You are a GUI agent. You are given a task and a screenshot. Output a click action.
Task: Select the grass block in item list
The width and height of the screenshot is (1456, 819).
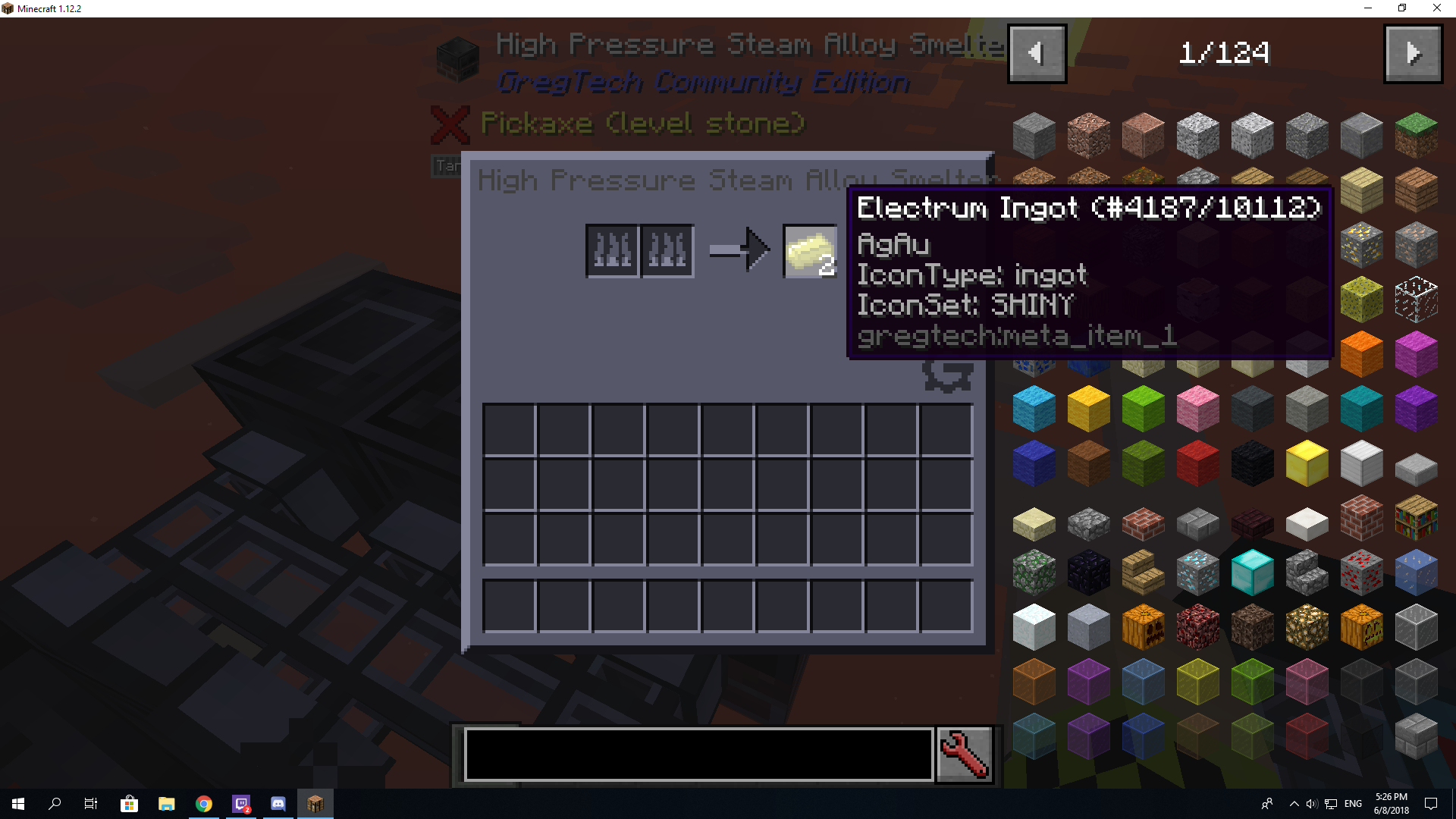point(1416,135)
